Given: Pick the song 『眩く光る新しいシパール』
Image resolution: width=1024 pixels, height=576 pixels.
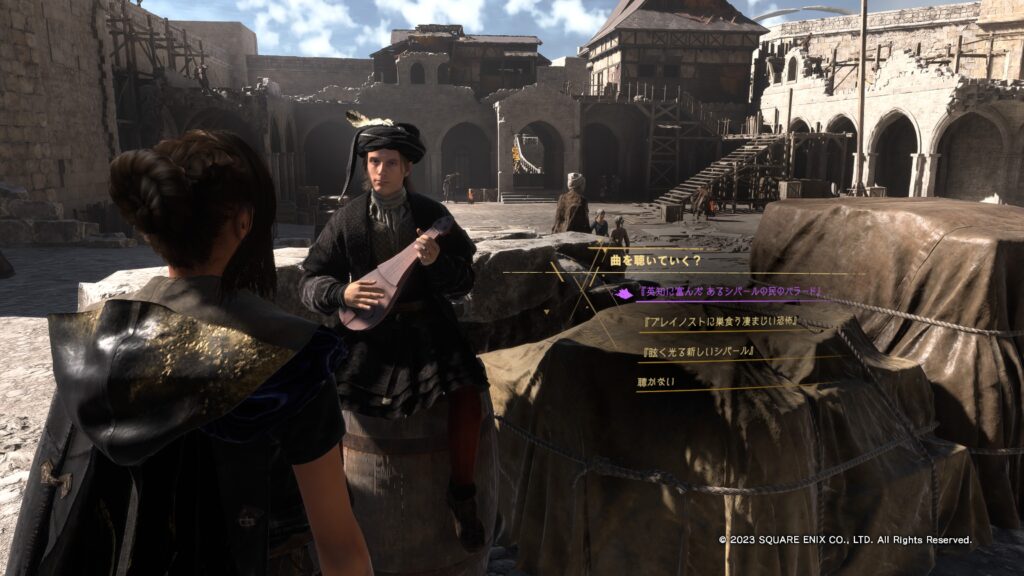Looking at the screenshot, I should point(699,352).
